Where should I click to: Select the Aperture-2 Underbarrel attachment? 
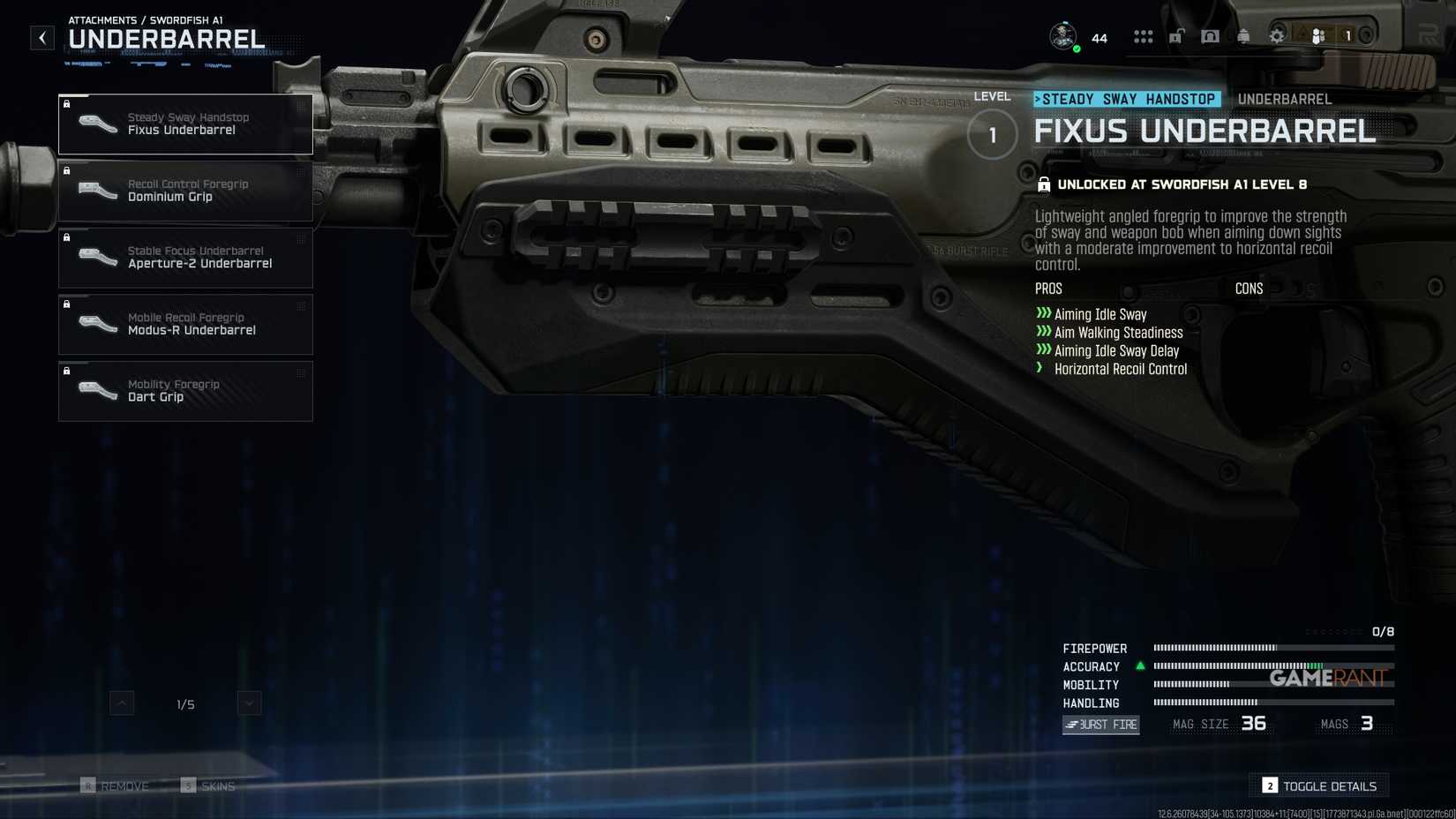[185, 258]
